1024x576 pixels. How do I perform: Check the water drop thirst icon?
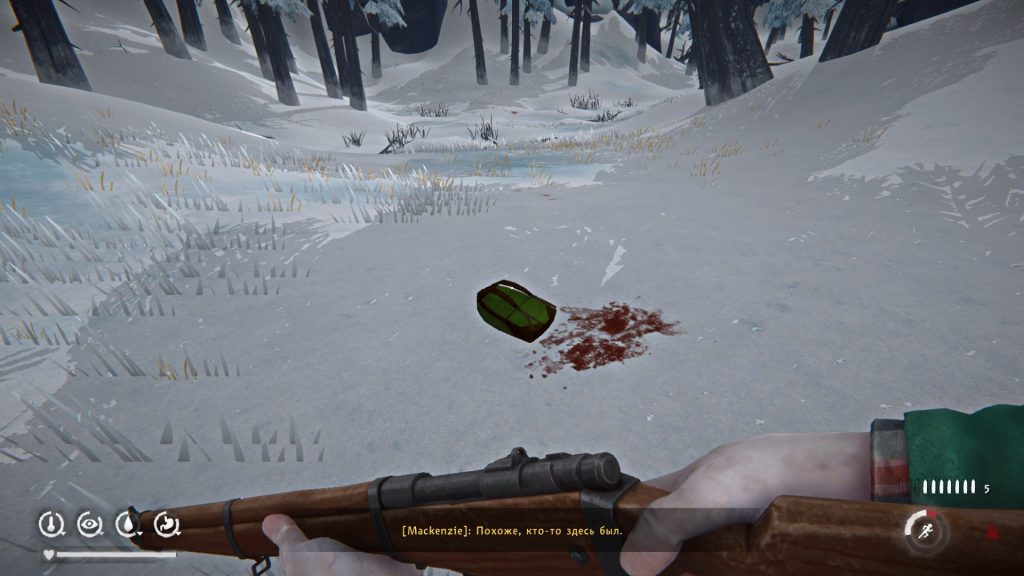coord(127,523)
